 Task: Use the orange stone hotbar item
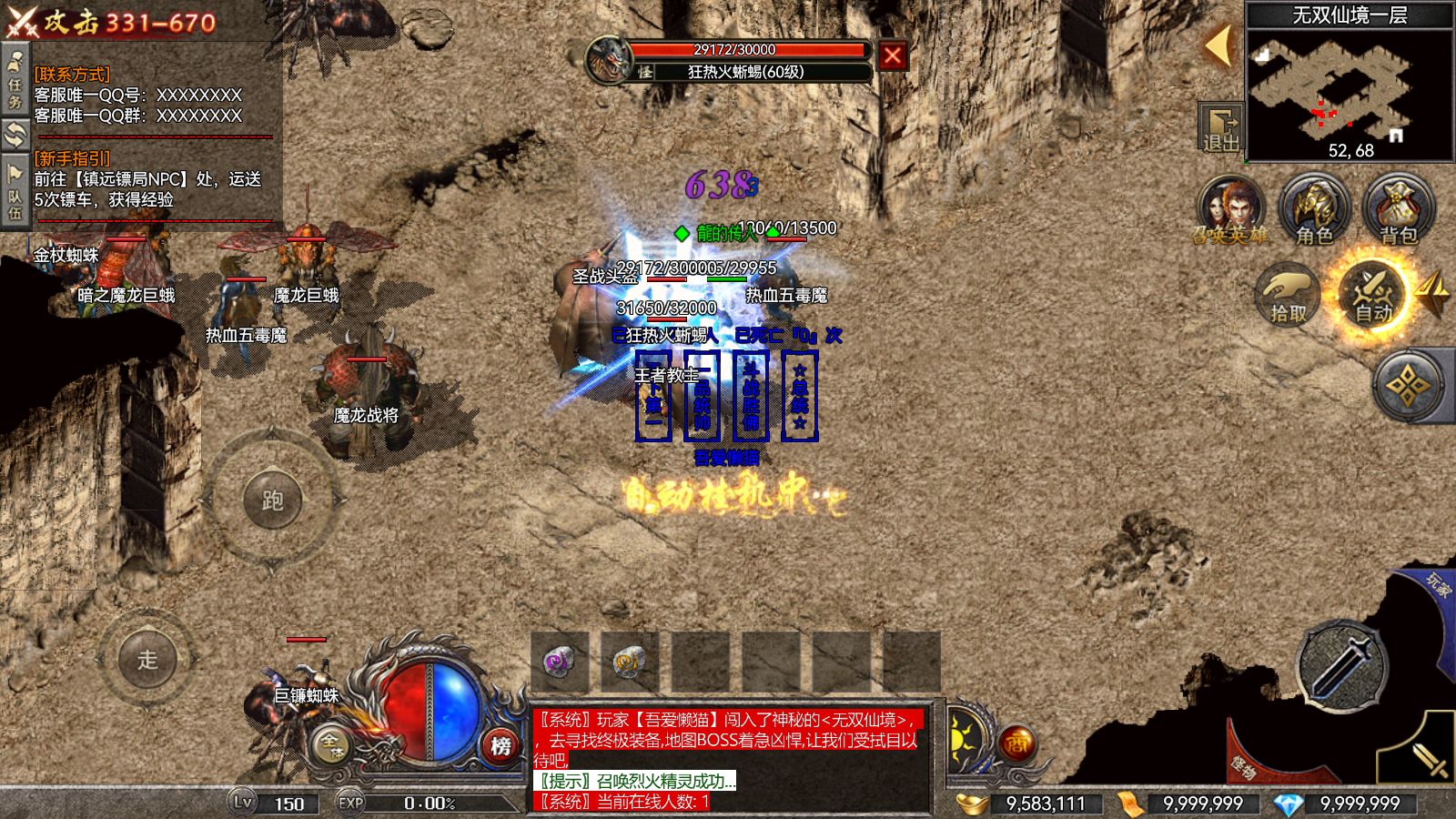(x=629, y=662)
